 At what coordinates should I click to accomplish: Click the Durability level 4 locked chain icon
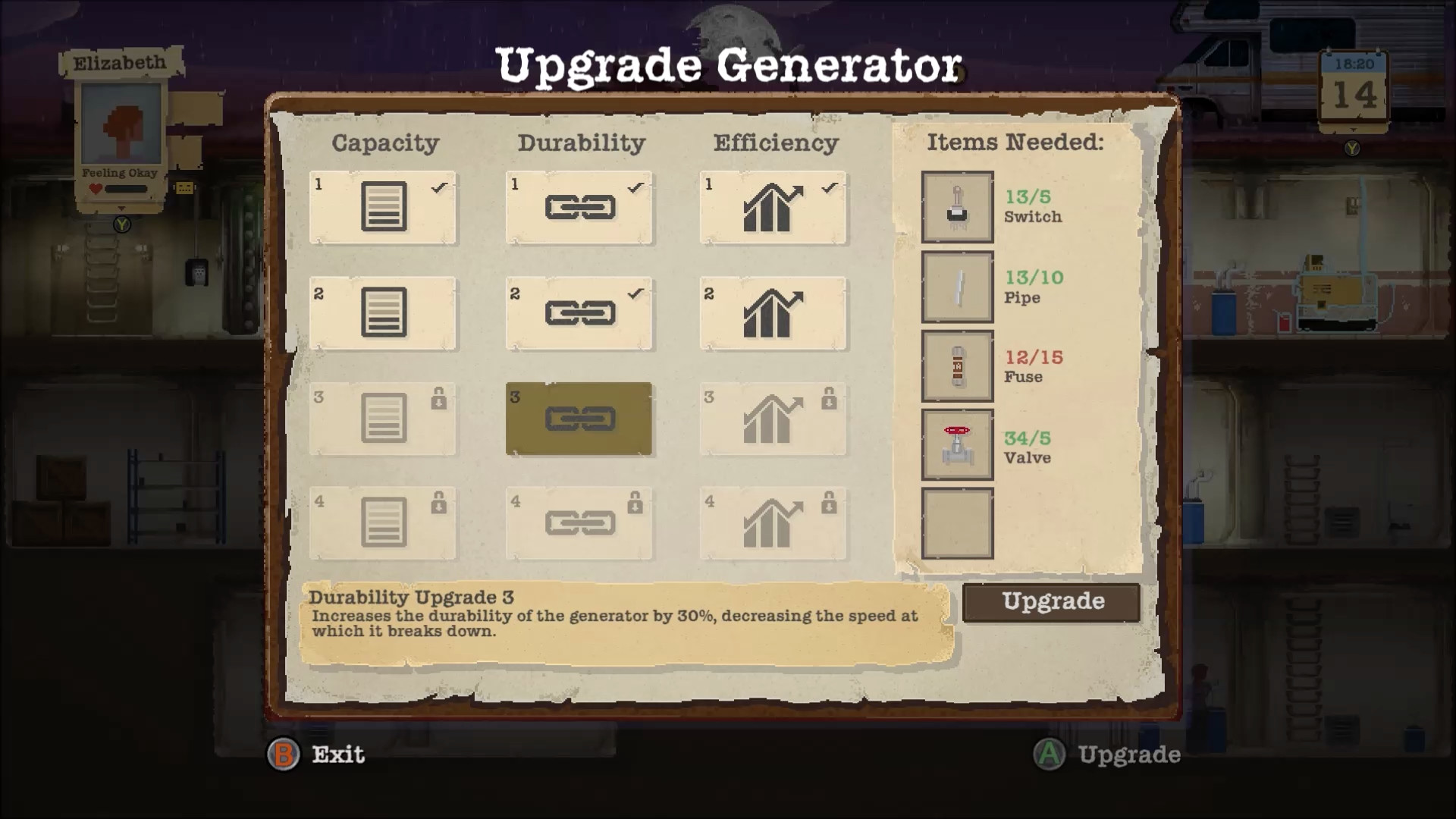(x=579, y=523)
